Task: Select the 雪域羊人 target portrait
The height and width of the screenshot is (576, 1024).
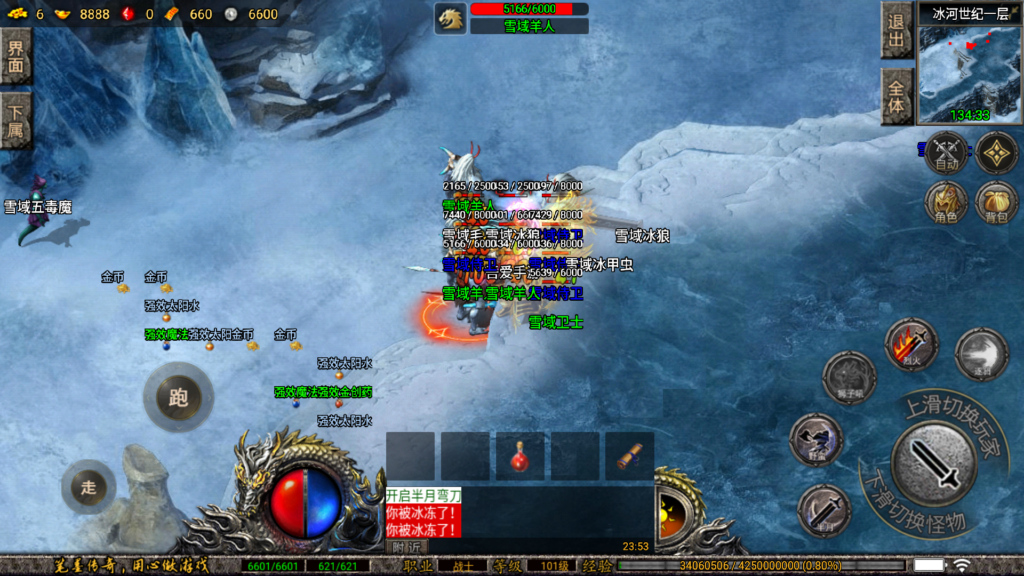Action: pyautogui.click(x=451, y=18)
